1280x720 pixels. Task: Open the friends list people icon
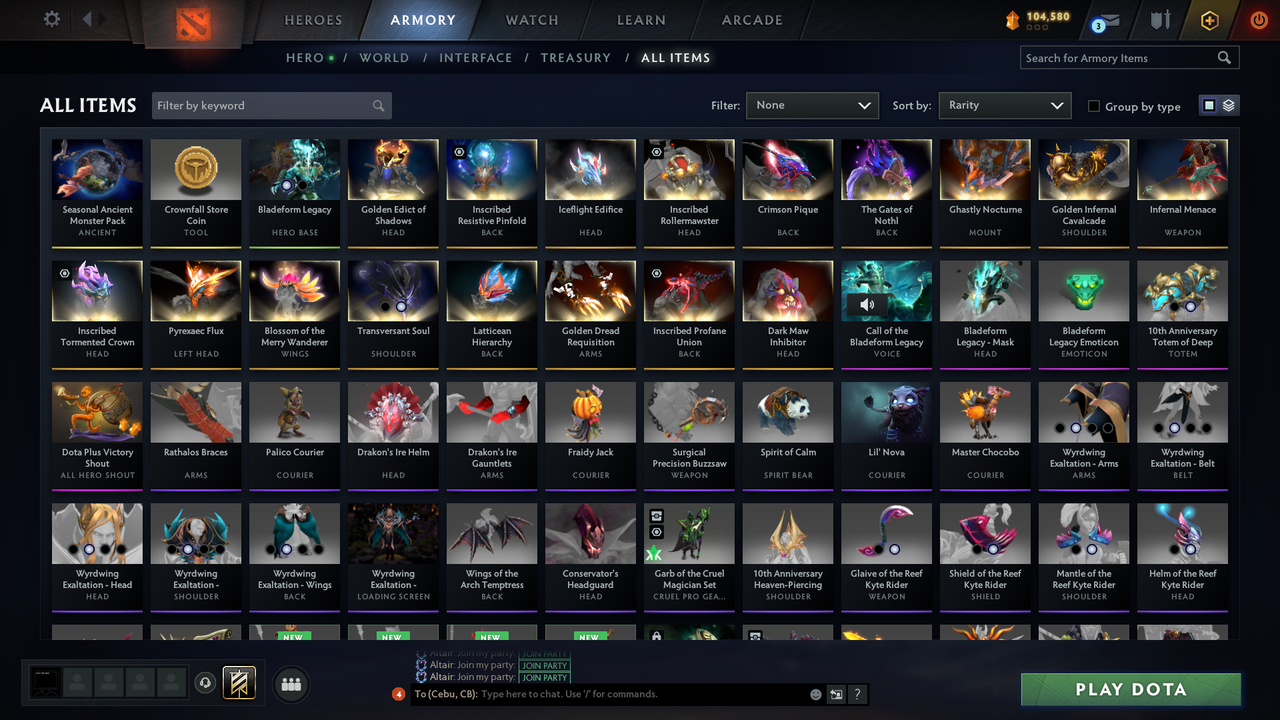pos(290,684)
